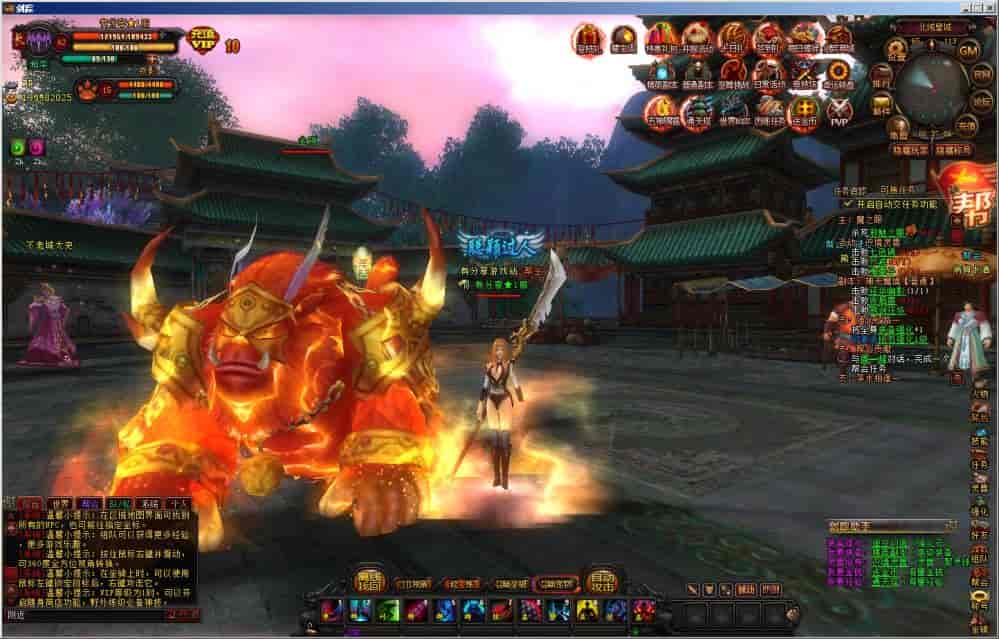Activate the green skill icon on hotbar
Viewport: 999px width, 639px height.
point(388,609)
